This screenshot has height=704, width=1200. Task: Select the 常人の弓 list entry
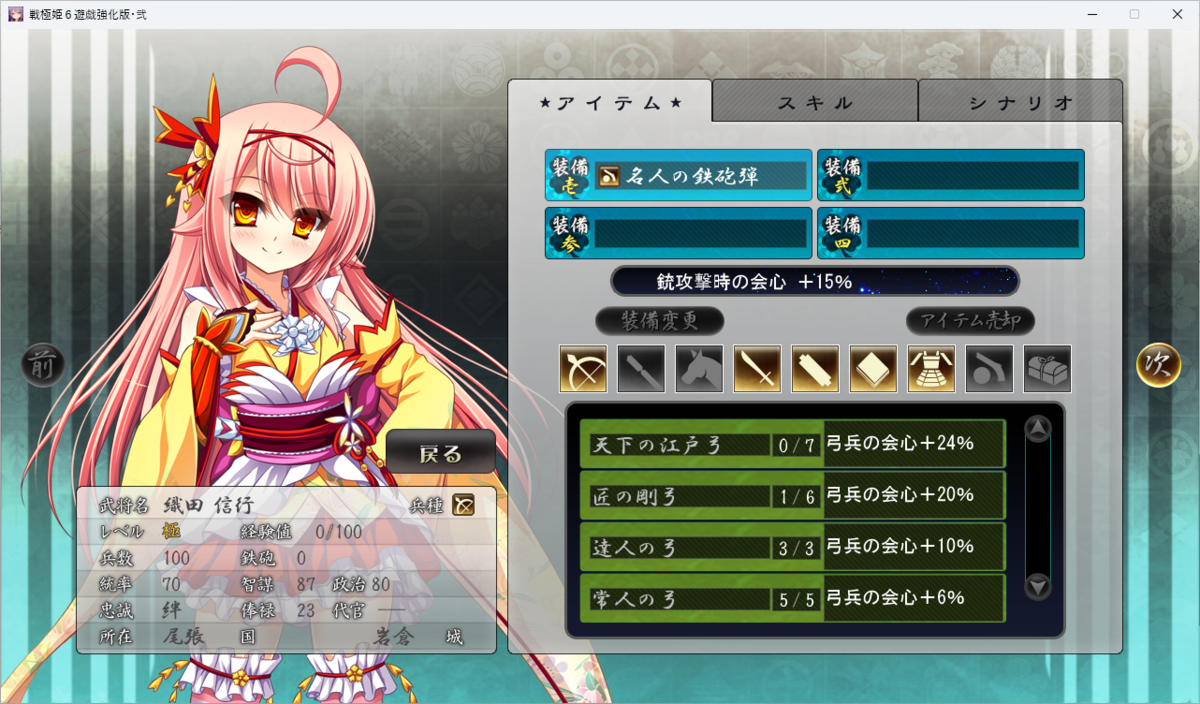[x=792, y=598]
